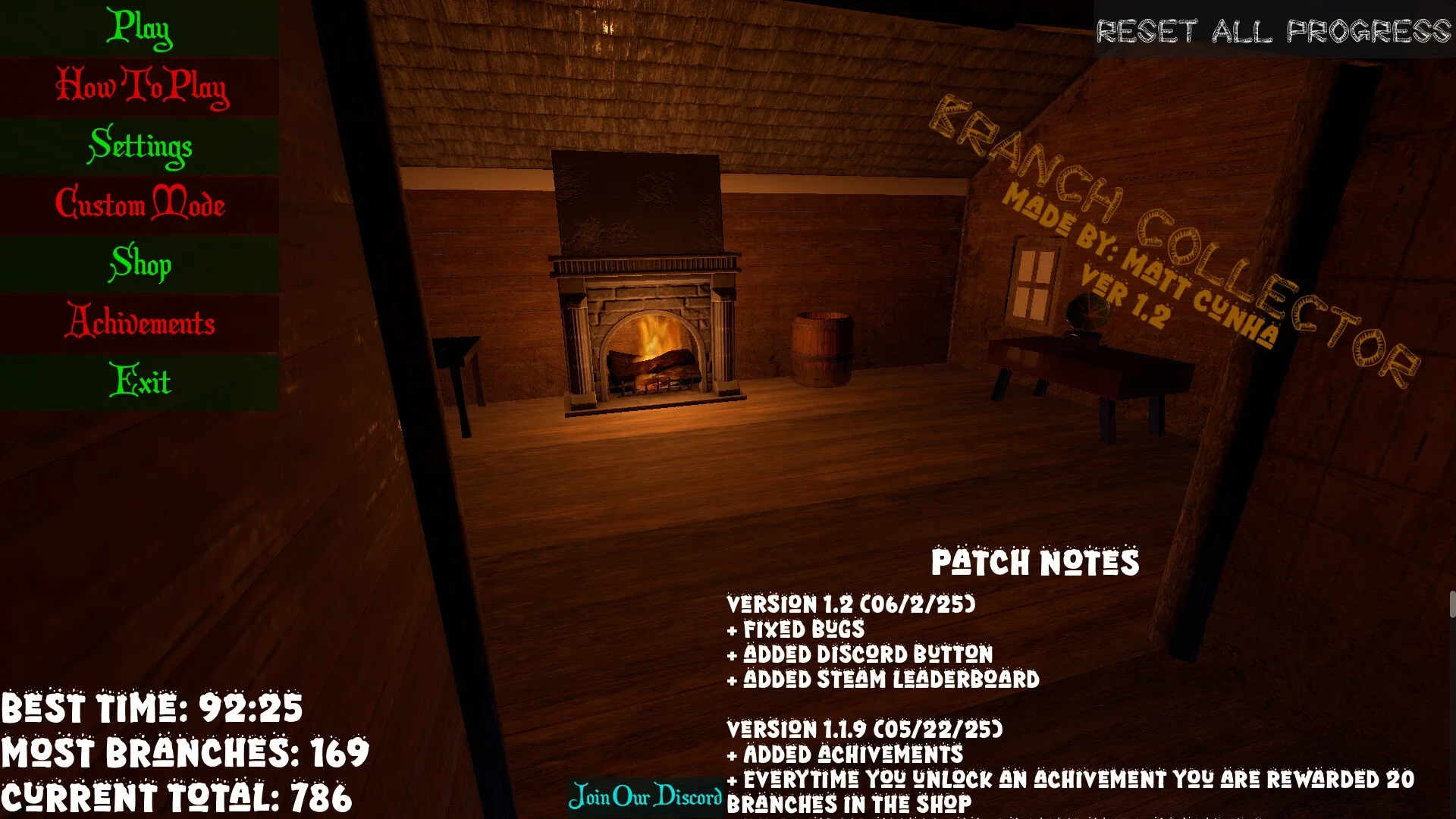Click the Best Time: 92:25 stat
This screenshot has height=819, width=1456.
[152, 709]
